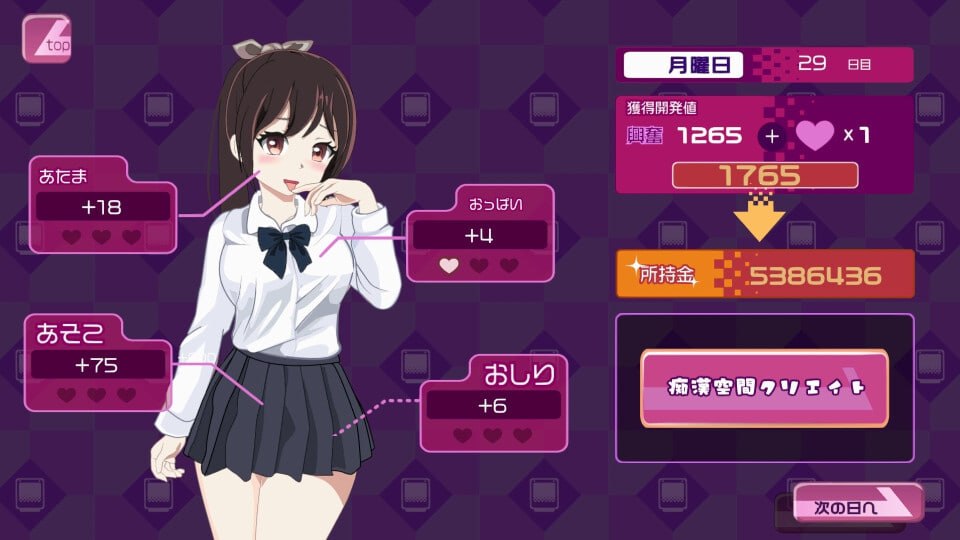Go back to the top menu
The image size is (960, 540).
tap(46, 38)
